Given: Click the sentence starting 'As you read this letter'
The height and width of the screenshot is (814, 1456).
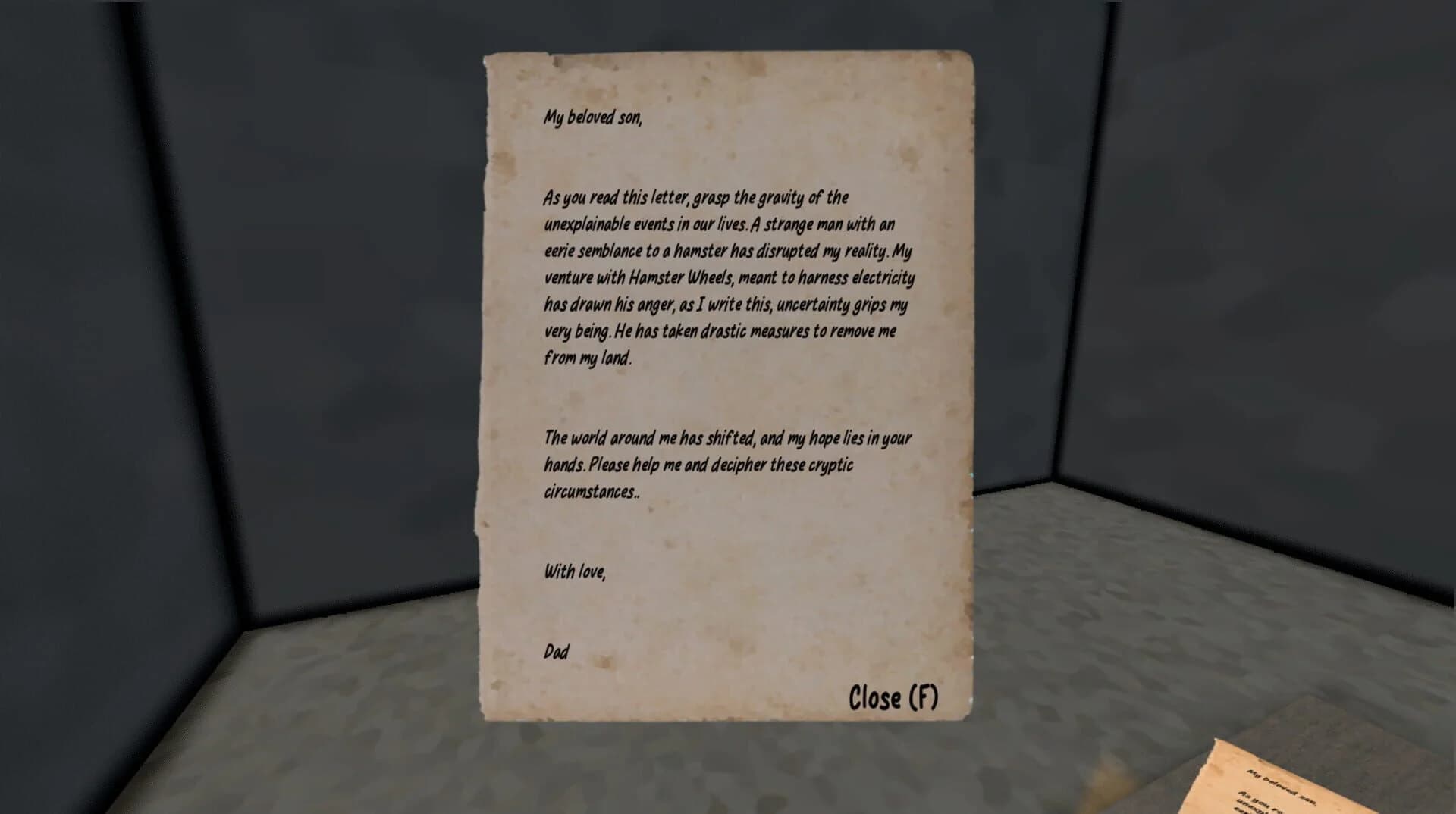Looking at the screenshot, I should click(x=695, y=198).
